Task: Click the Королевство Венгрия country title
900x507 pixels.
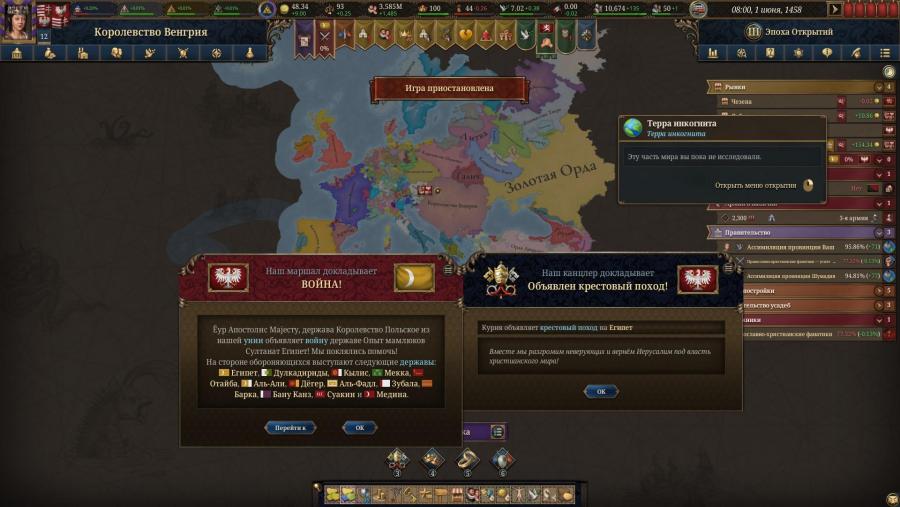Action: click(x=151, y=32)
